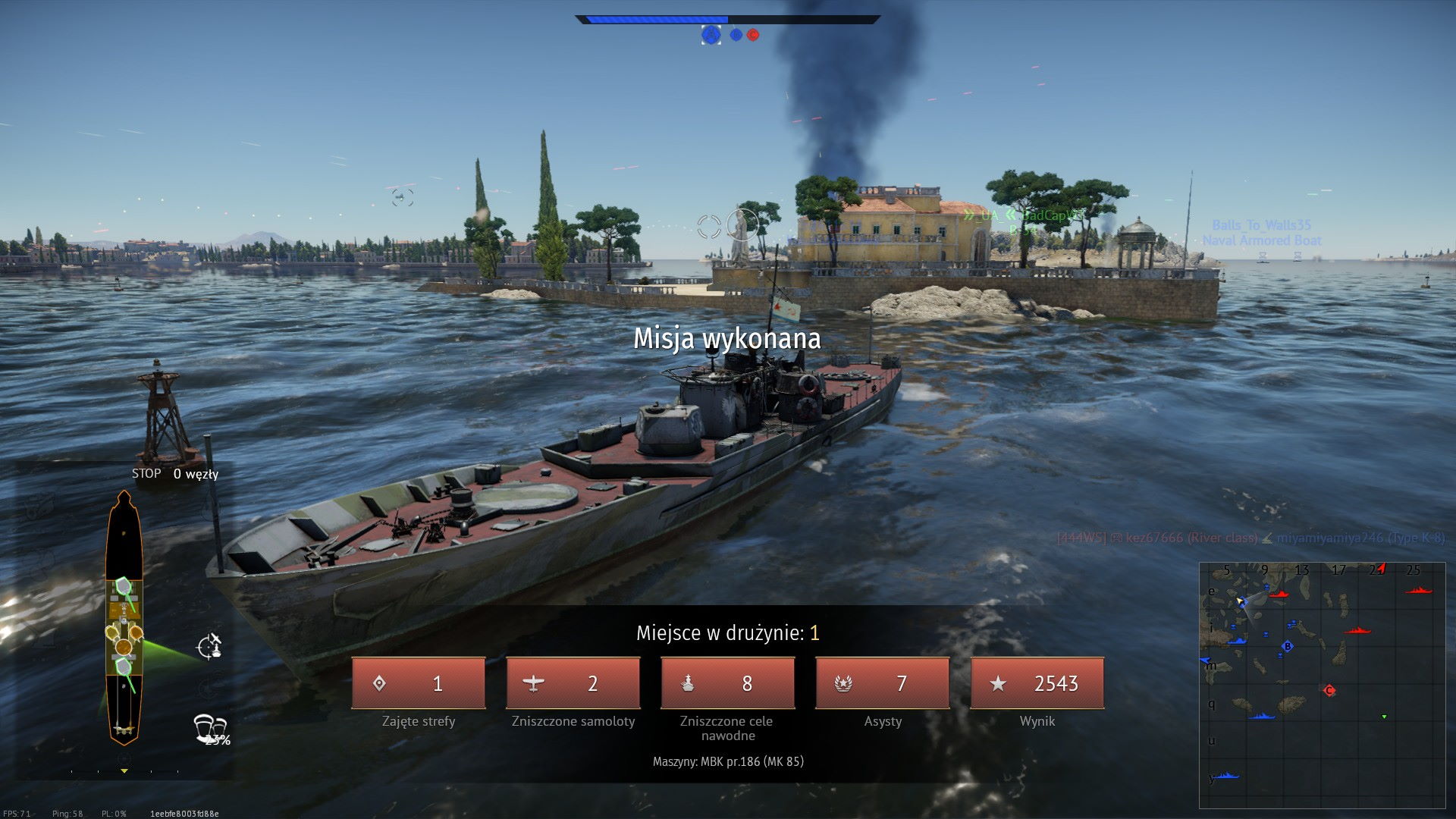1456x819 pixels.
Task: Click the red capture point icon at top
Action: [x=753, y=34]
